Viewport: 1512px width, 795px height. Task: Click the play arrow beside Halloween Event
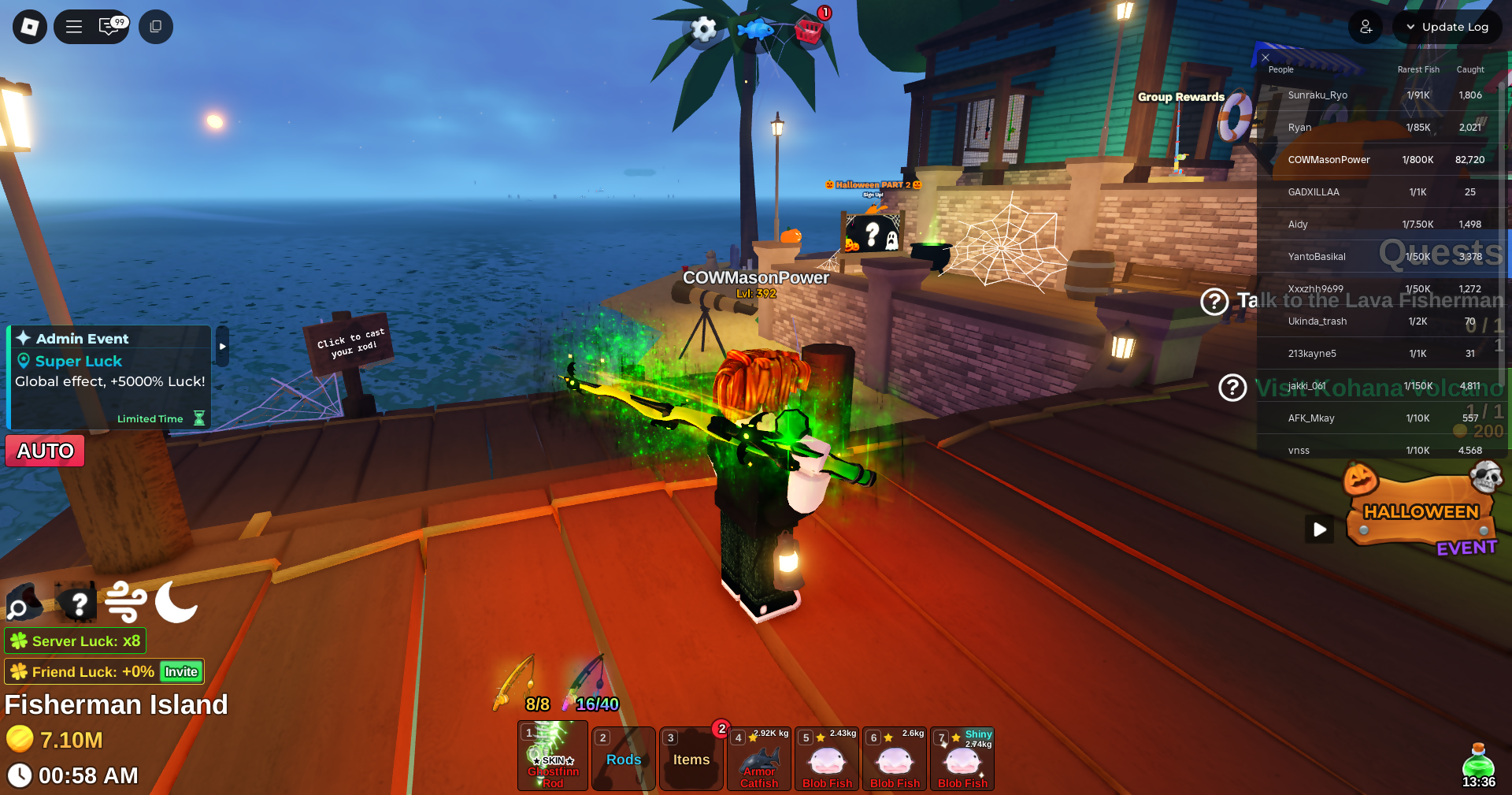(1320, 529)
